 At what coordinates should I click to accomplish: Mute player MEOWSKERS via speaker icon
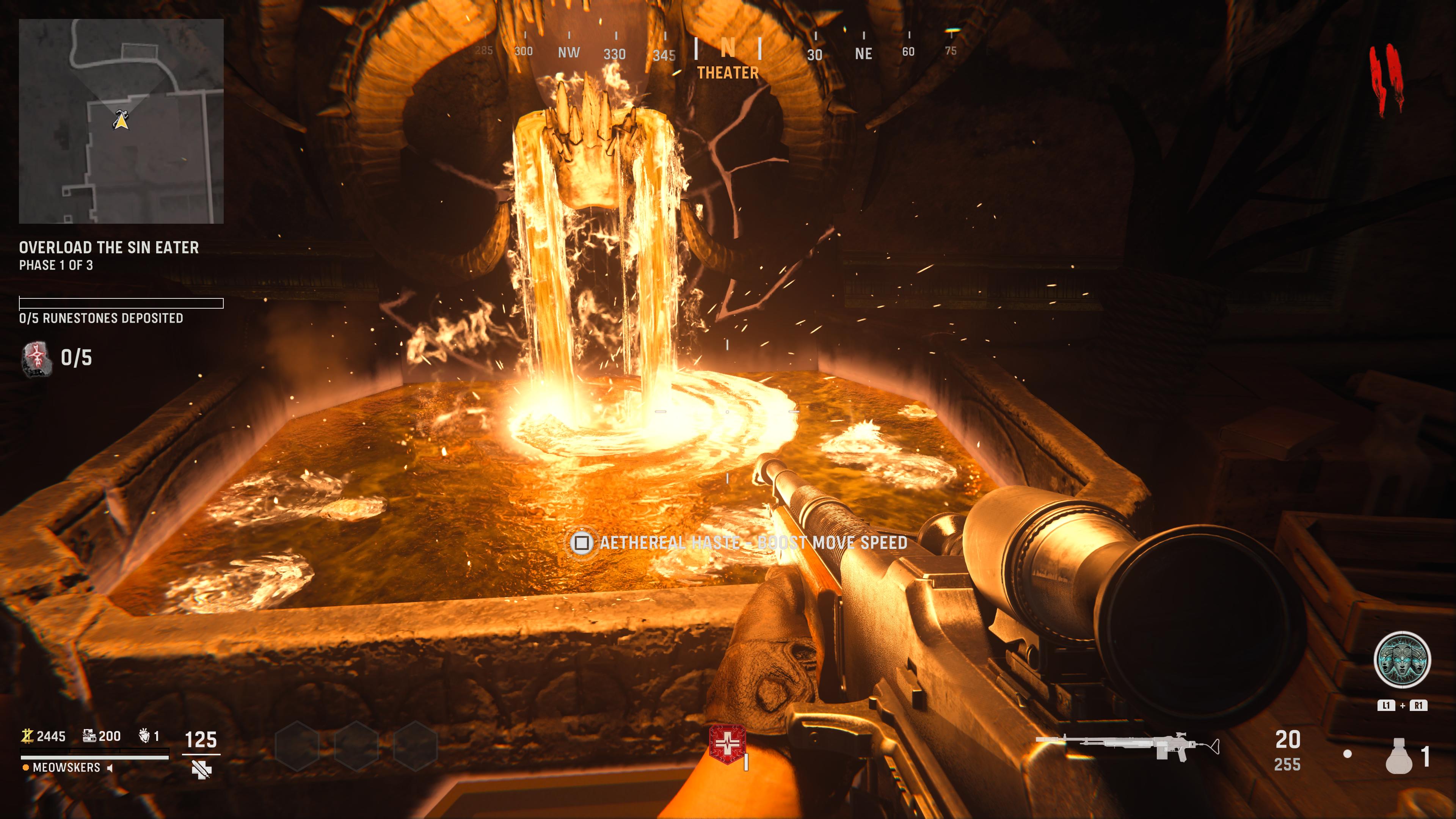110,769
